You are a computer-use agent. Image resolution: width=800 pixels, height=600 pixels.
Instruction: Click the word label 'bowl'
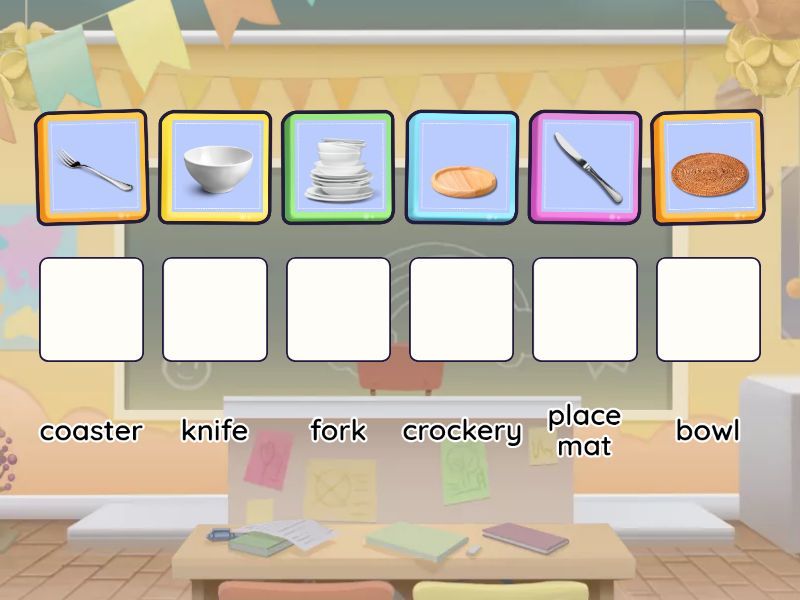tap(708, 431)
